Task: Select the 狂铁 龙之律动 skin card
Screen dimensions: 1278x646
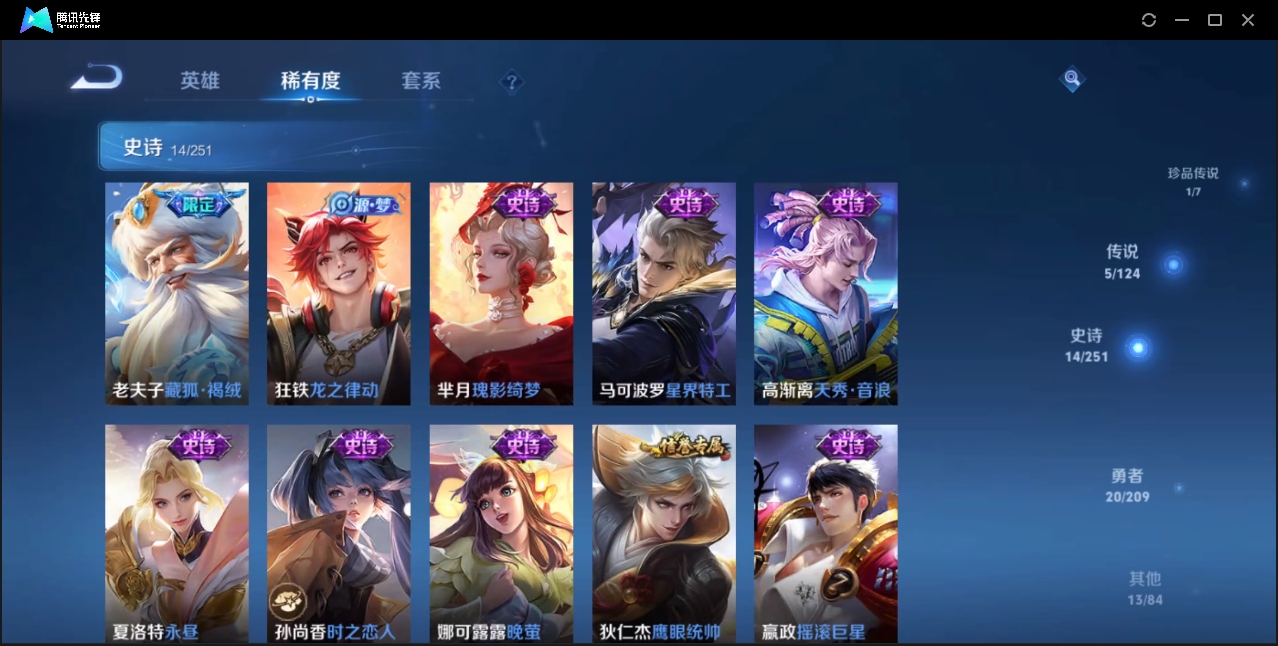Action: [x=339, y=293]
